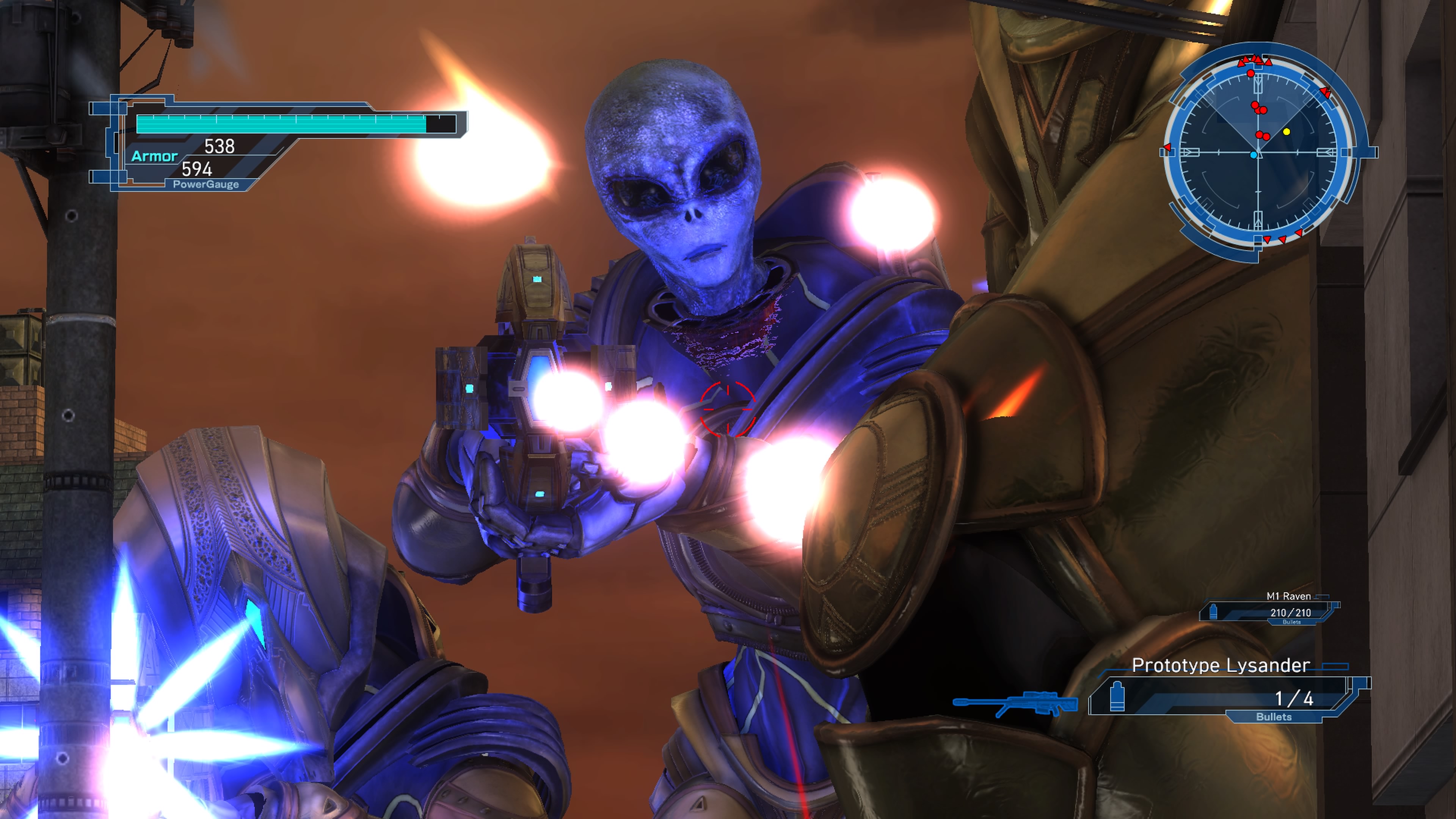Click the blue sniper rifle icon
Image resolution: width=1456 pixels, height=819 pixels.
point(1015,704)
